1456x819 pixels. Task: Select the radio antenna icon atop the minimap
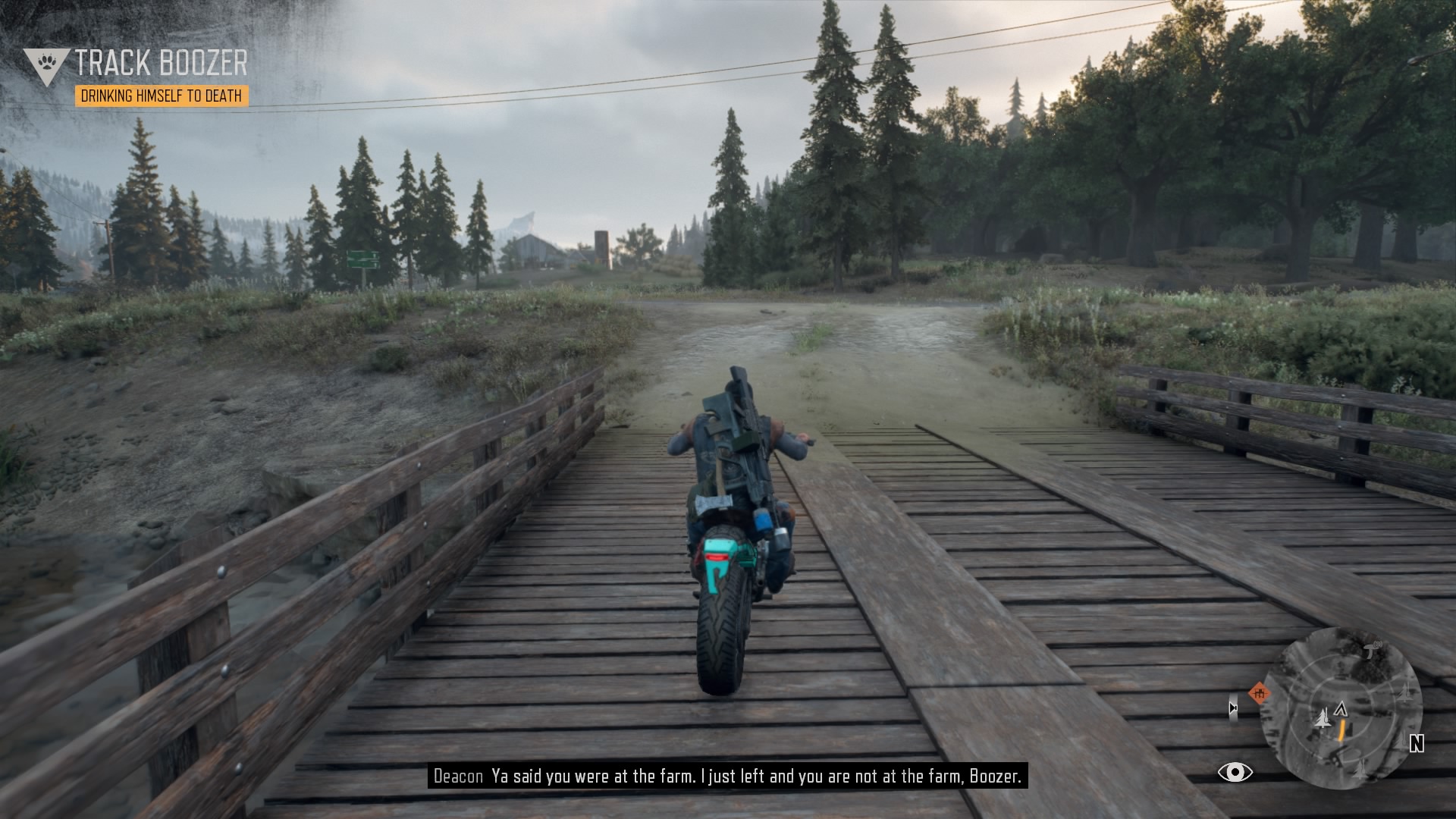coord(1370,650)
